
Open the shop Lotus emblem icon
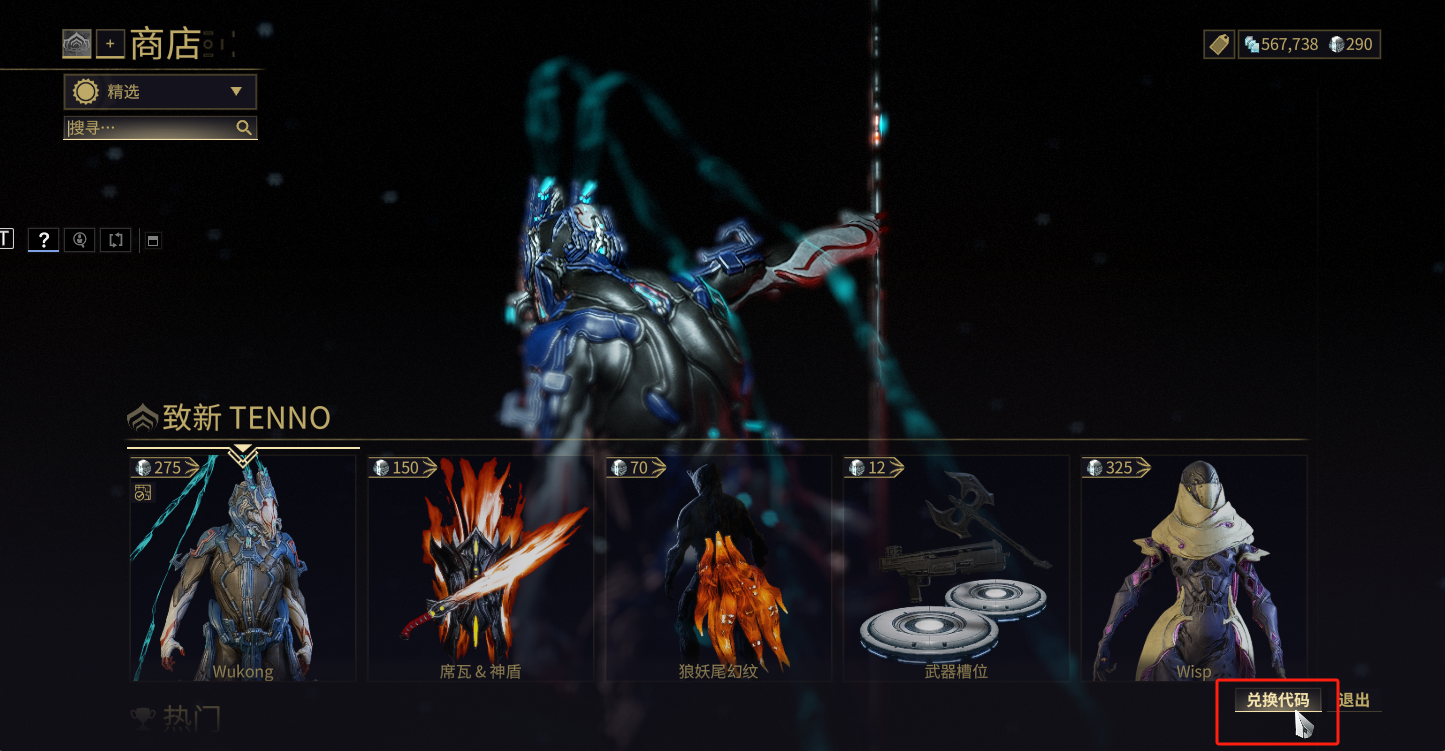click(76, 44)
